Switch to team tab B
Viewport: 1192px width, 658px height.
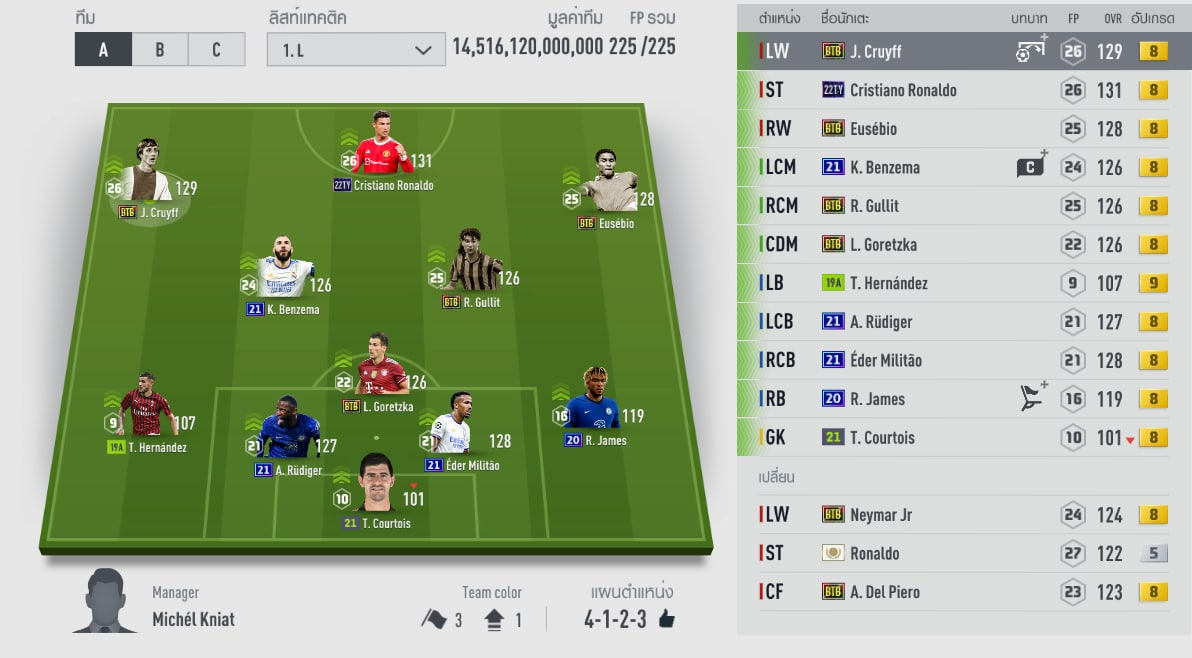point(160,50)
